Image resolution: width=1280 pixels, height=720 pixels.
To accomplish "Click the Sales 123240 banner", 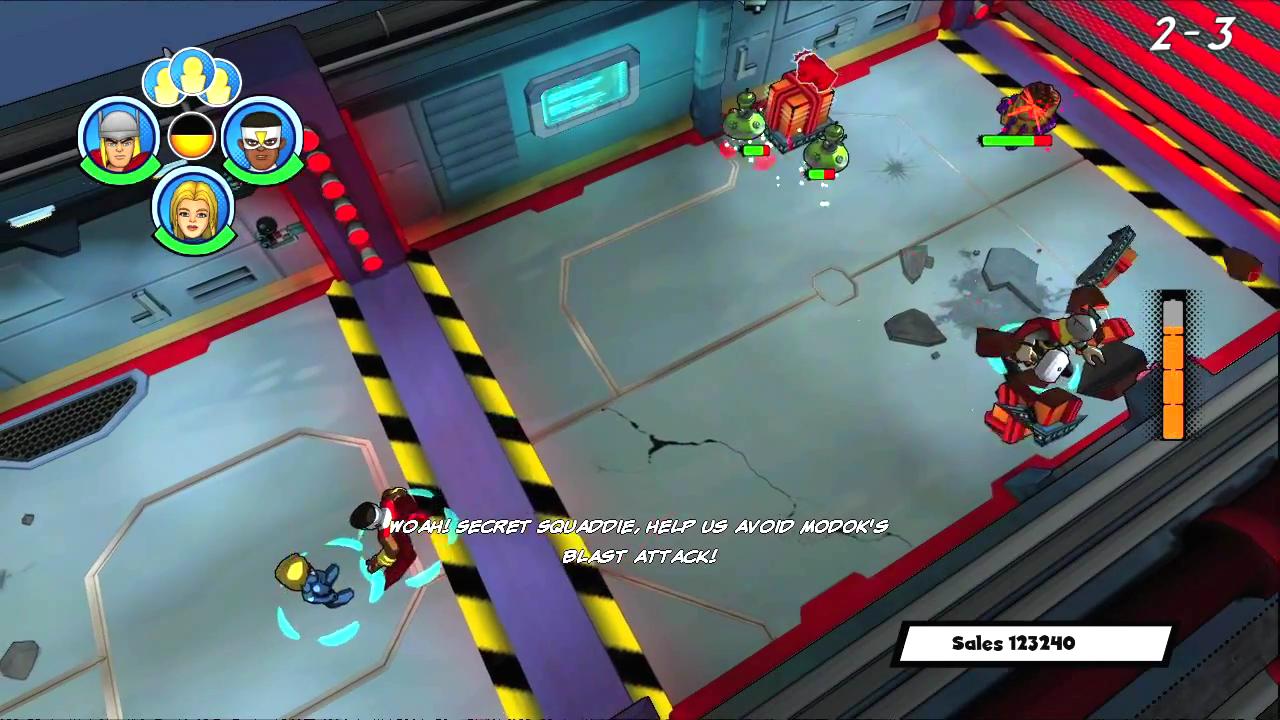I will [x=1035, y=643].
